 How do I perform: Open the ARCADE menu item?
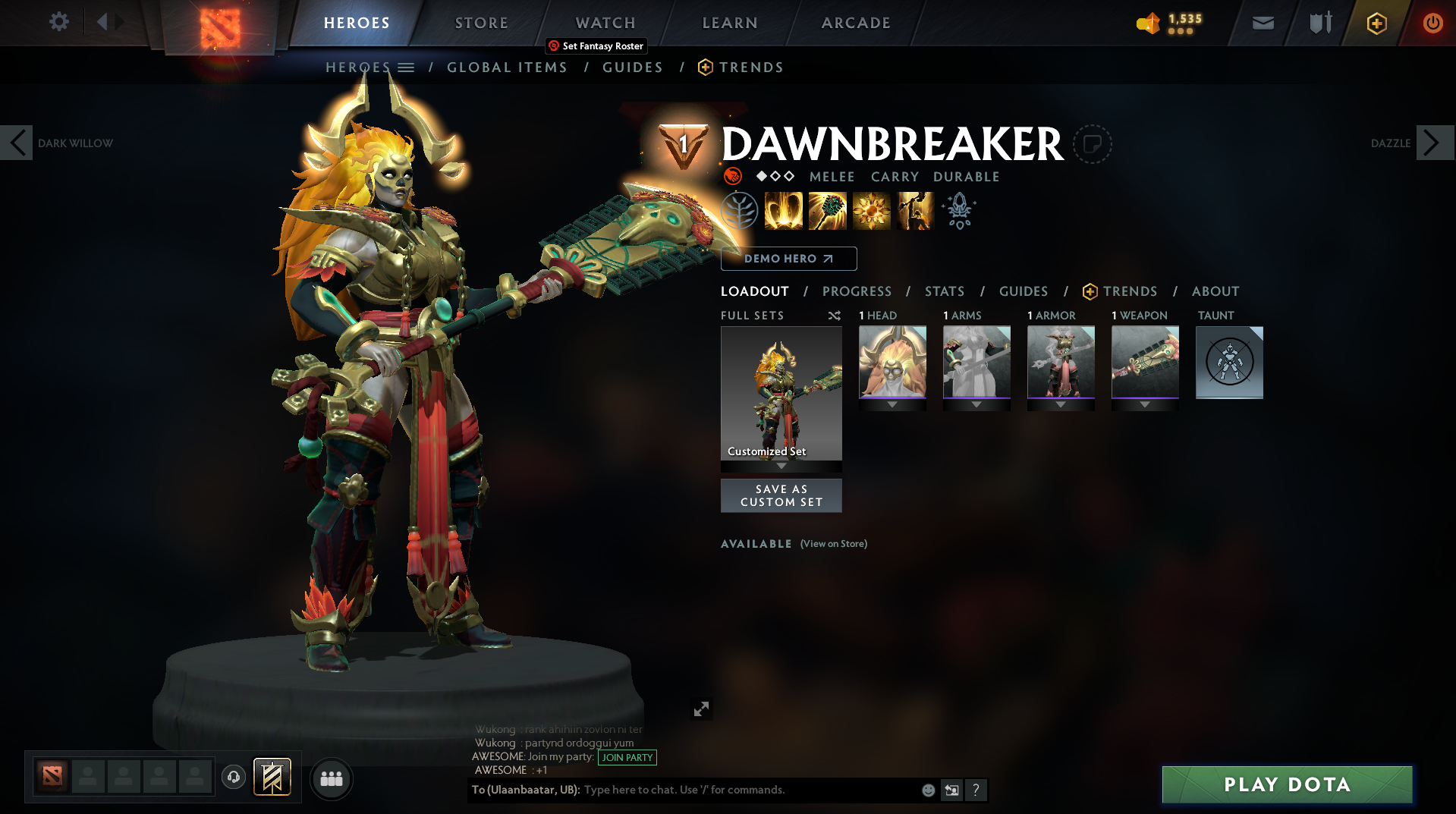click(x=855, y=23)
